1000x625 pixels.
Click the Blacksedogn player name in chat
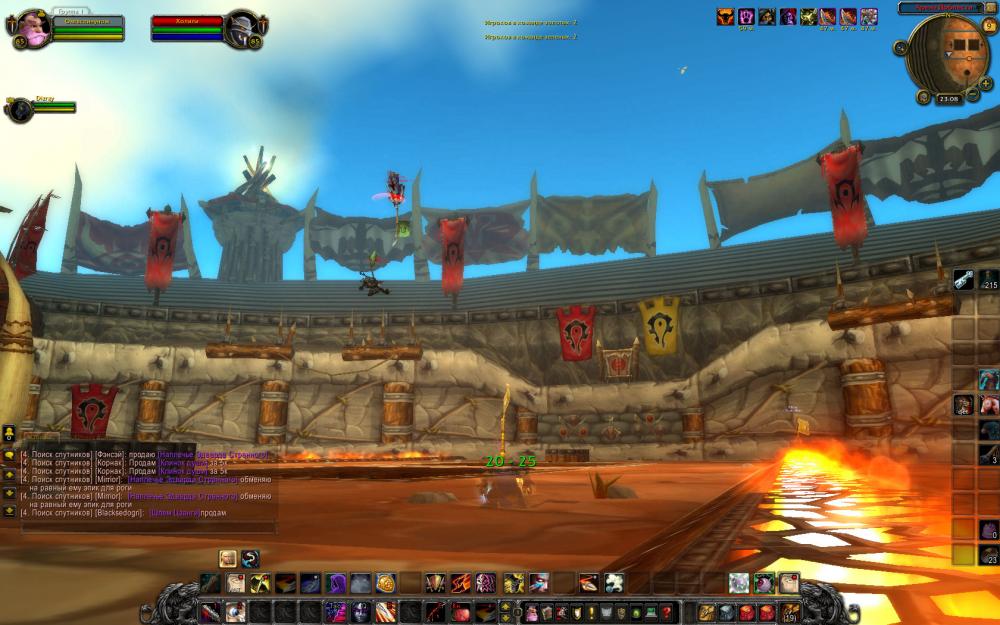[x=119, y=513]
